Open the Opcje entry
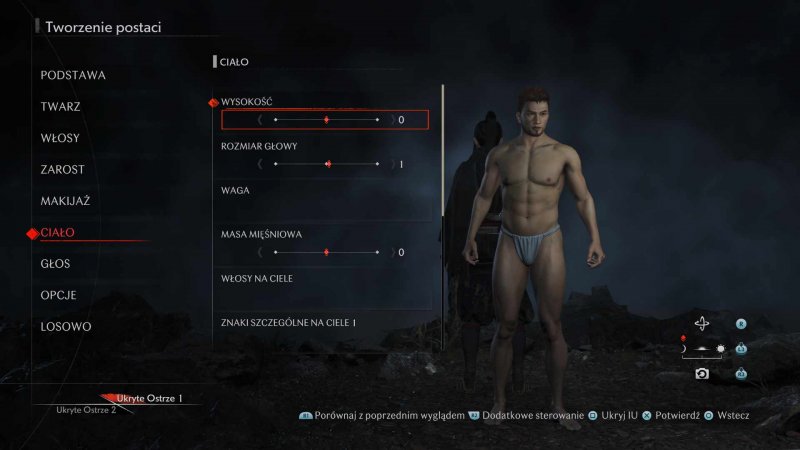The image size is (800, 450). pyautogui.click(x=58, y=296)
